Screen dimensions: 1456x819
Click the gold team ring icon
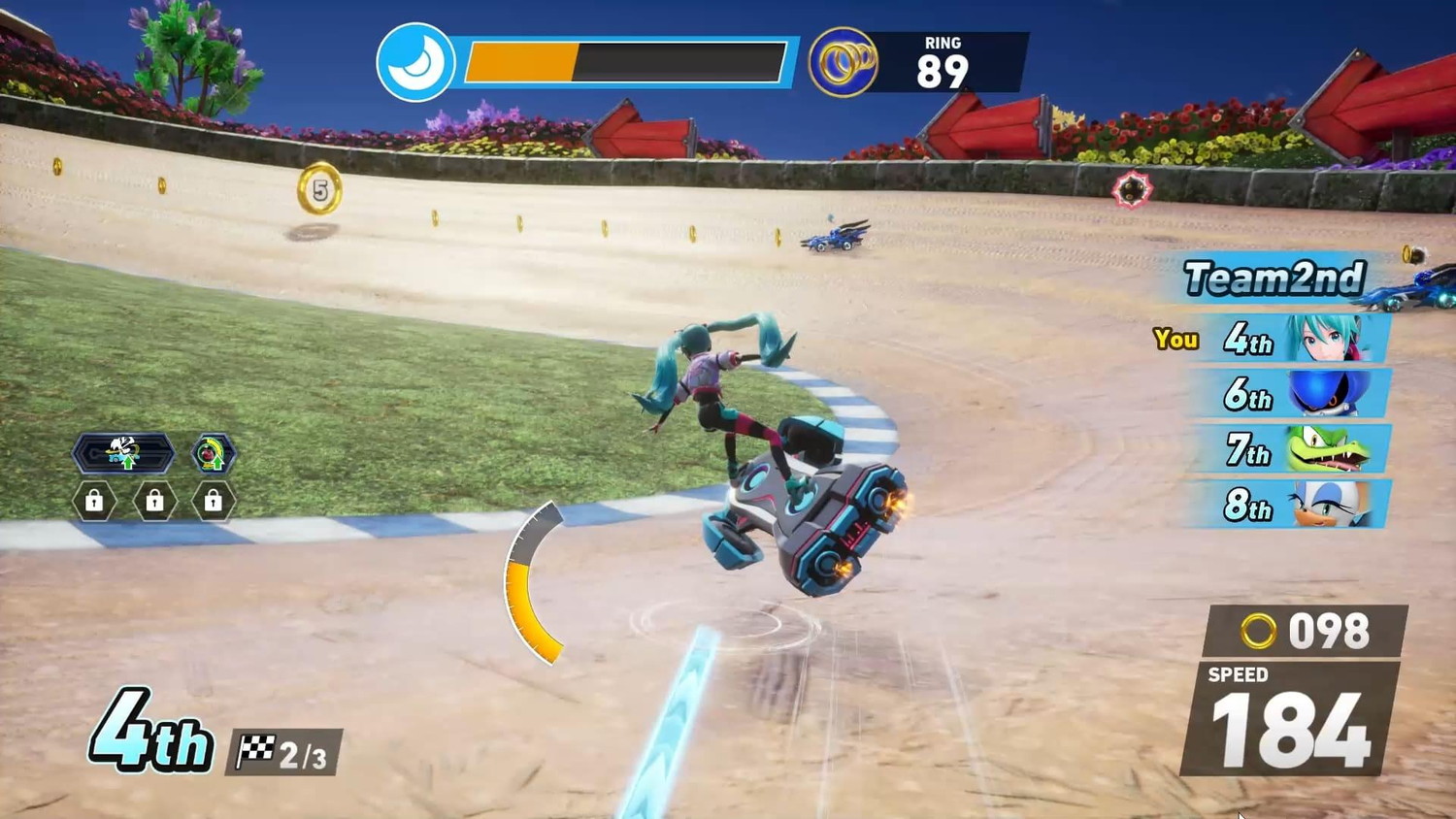tap(843, 63)
